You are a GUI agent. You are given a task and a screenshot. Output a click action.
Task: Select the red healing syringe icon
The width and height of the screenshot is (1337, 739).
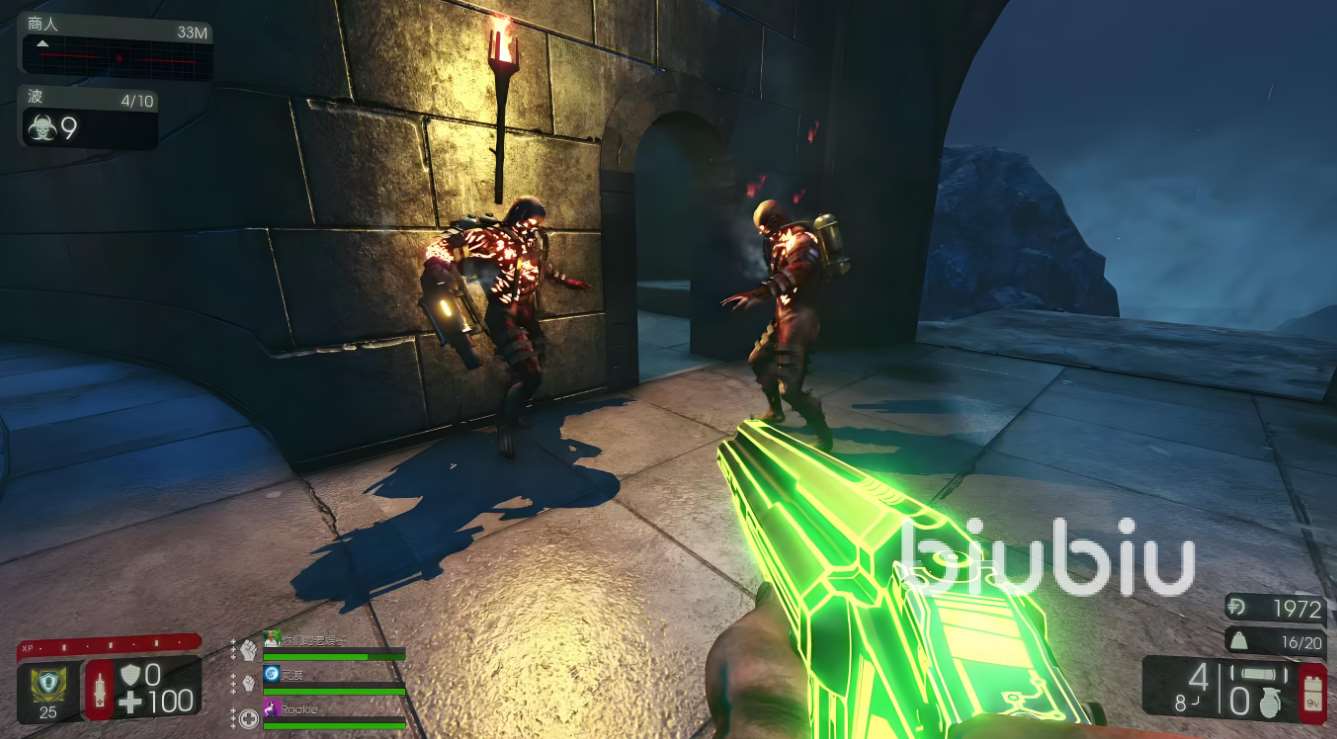coord(99,689)
